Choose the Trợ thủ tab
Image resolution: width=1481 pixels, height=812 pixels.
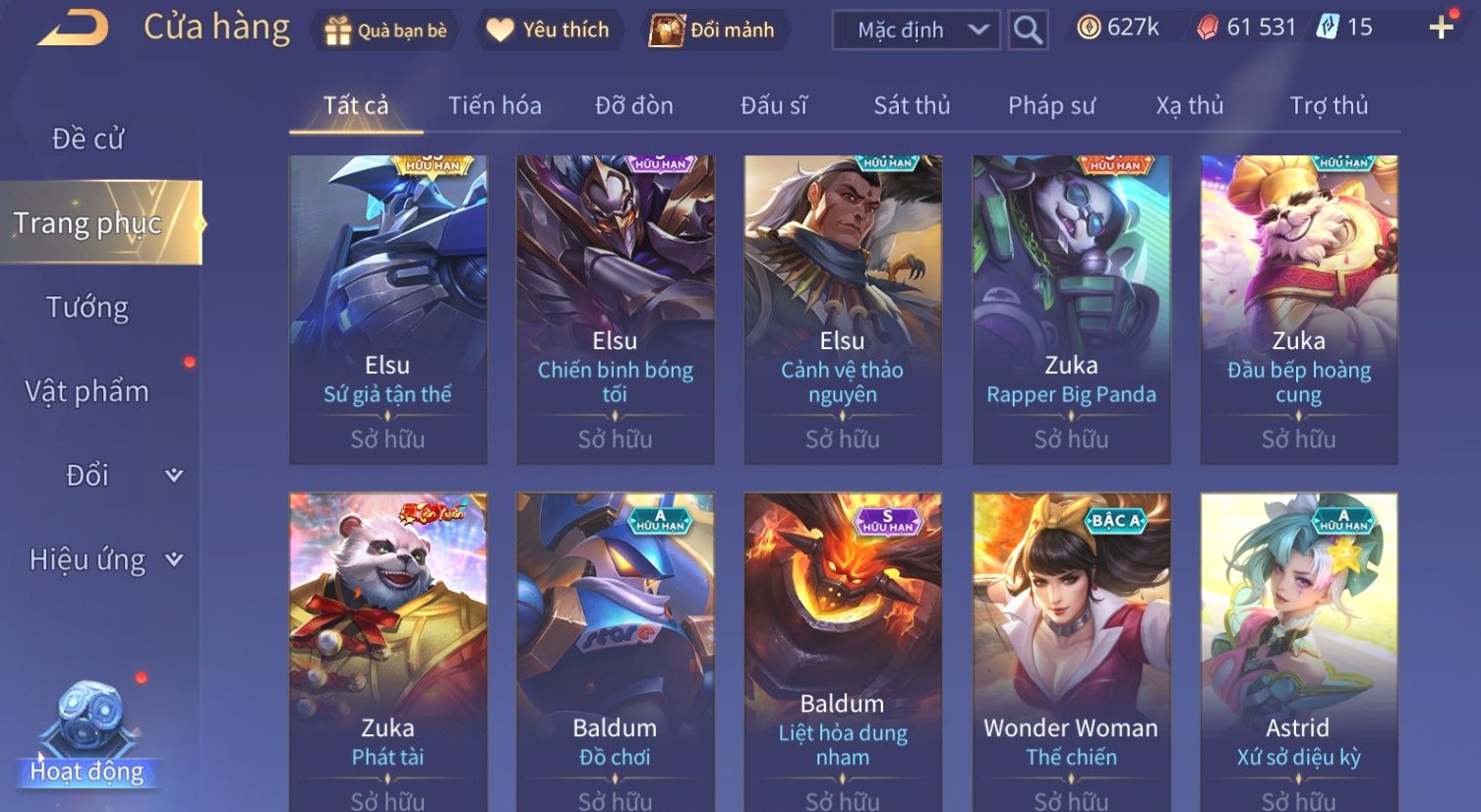pyautogui.click(x=1329, y=105)
